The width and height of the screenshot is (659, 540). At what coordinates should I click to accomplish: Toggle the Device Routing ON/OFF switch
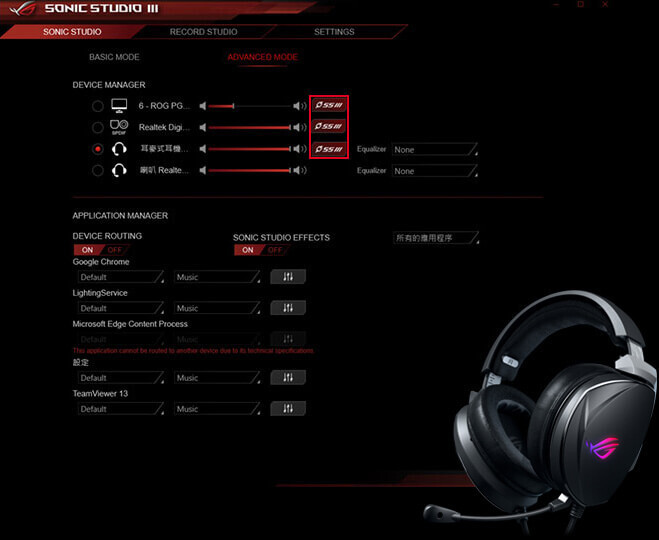[101, 249]
